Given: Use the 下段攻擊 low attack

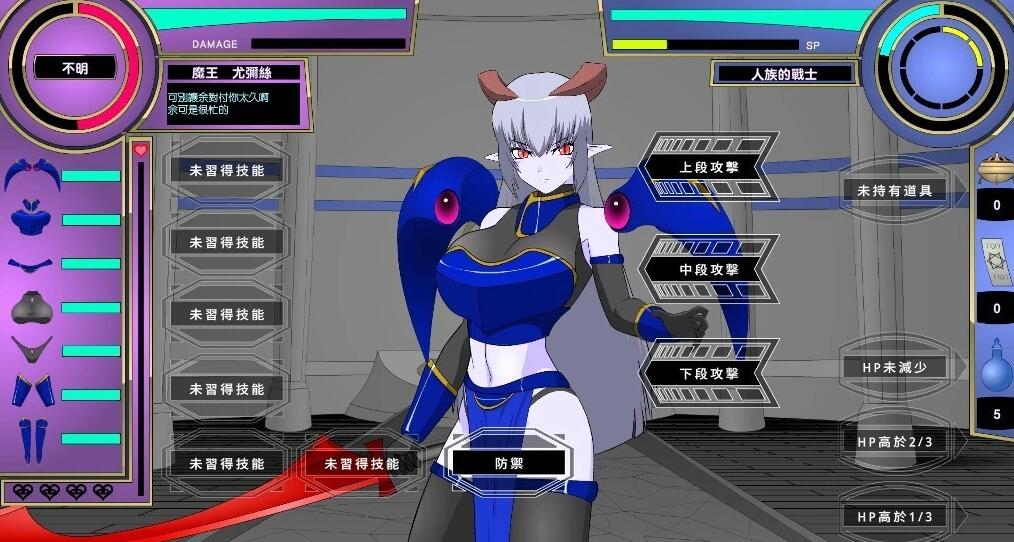Looking at the screenshot, I should pyautogui.click(x=708, y=373).
